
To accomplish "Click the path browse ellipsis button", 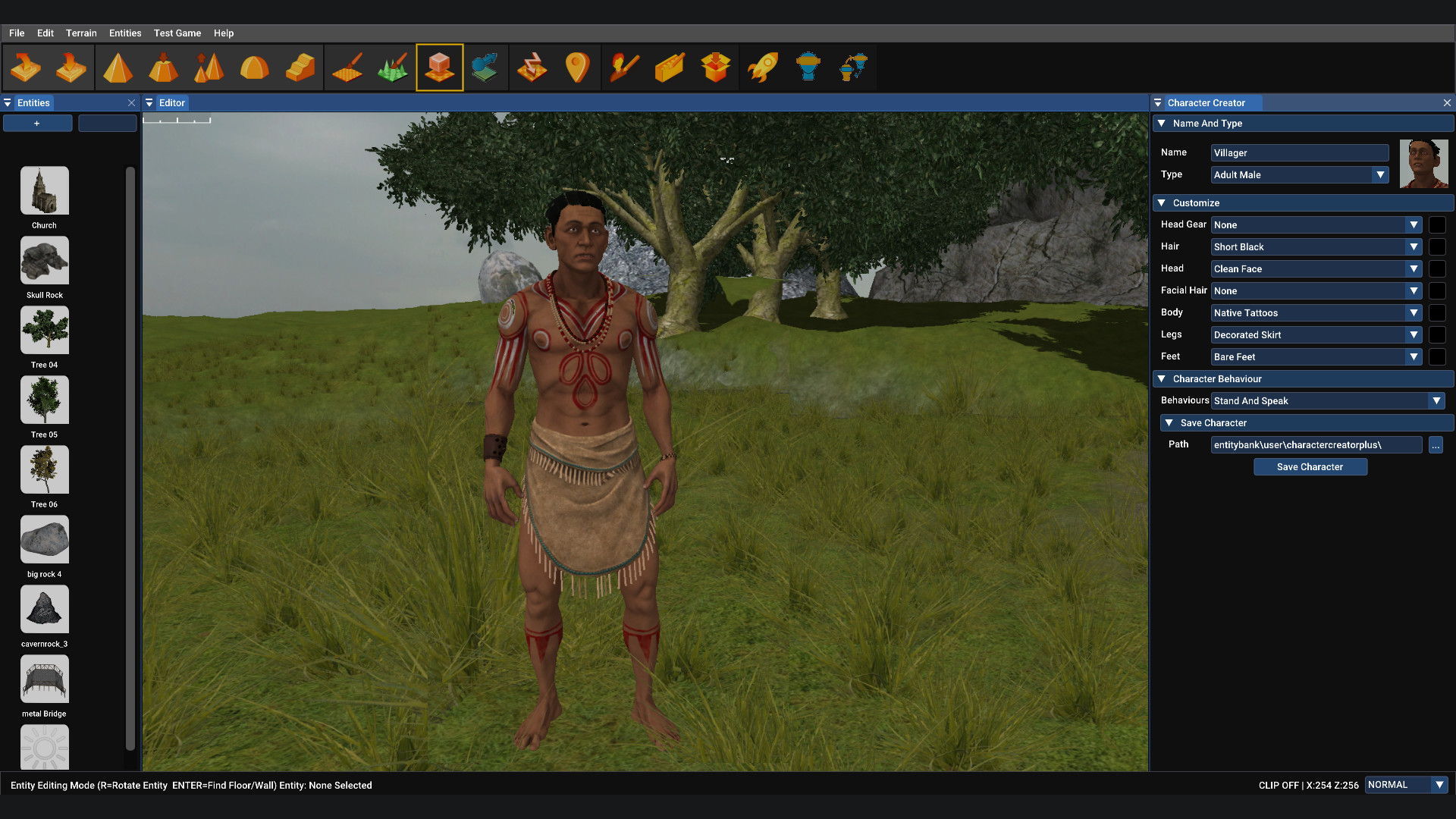I will tap(1437, 445).
